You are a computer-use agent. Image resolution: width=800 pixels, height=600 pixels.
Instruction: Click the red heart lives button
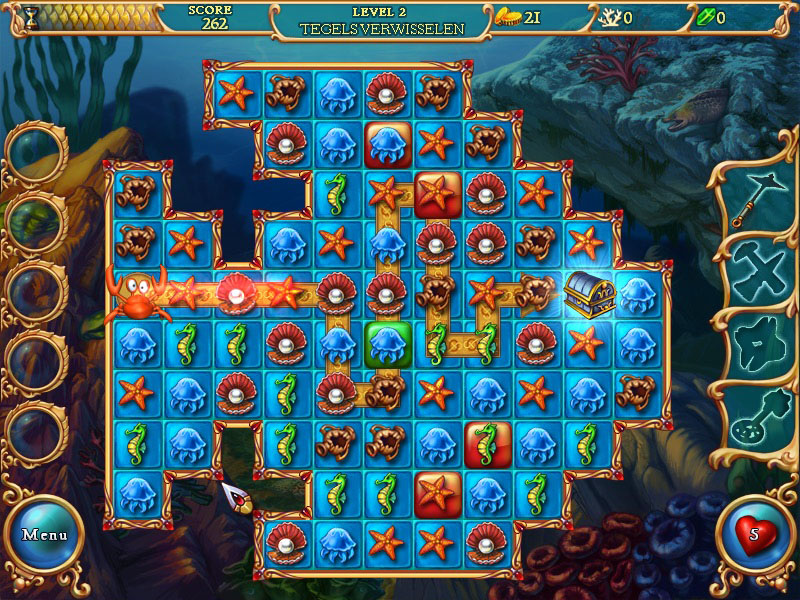pyautogui.click(x=754, y=533)
